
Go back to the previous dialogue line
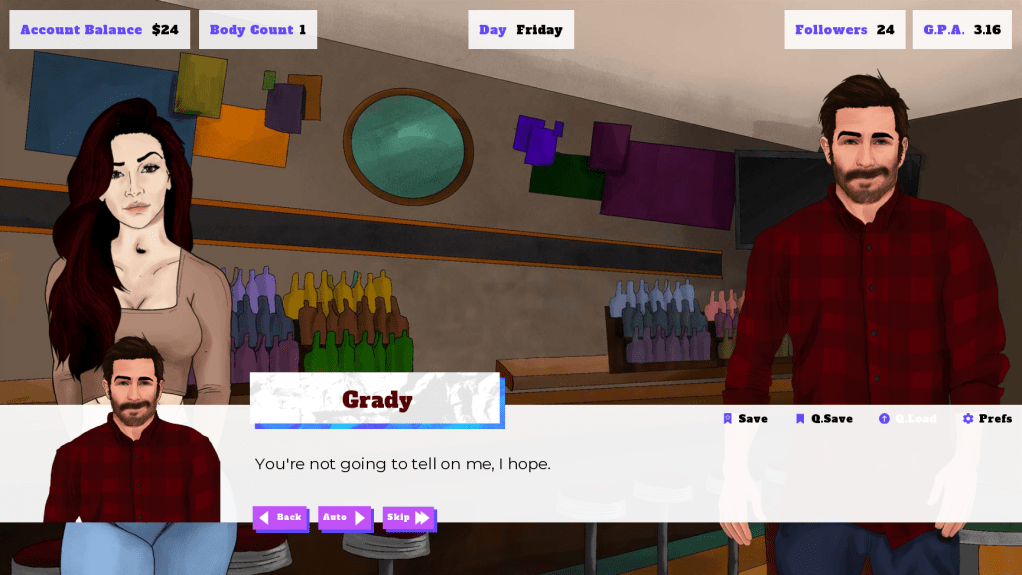pyautogui.click(x=280, y=517)
